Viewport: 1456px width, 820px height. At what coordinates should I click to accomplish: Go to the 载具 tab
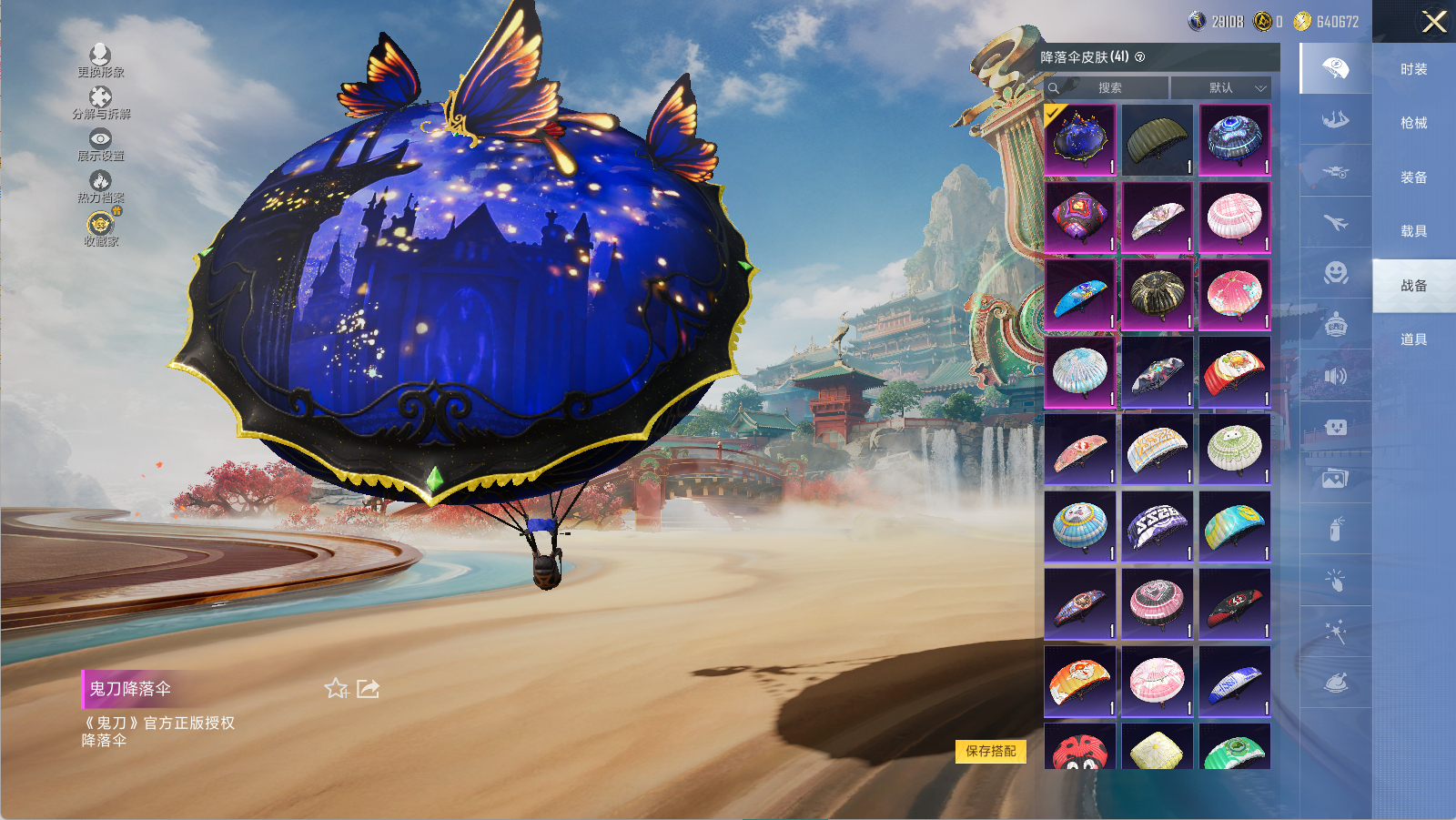click(1413, 231)
